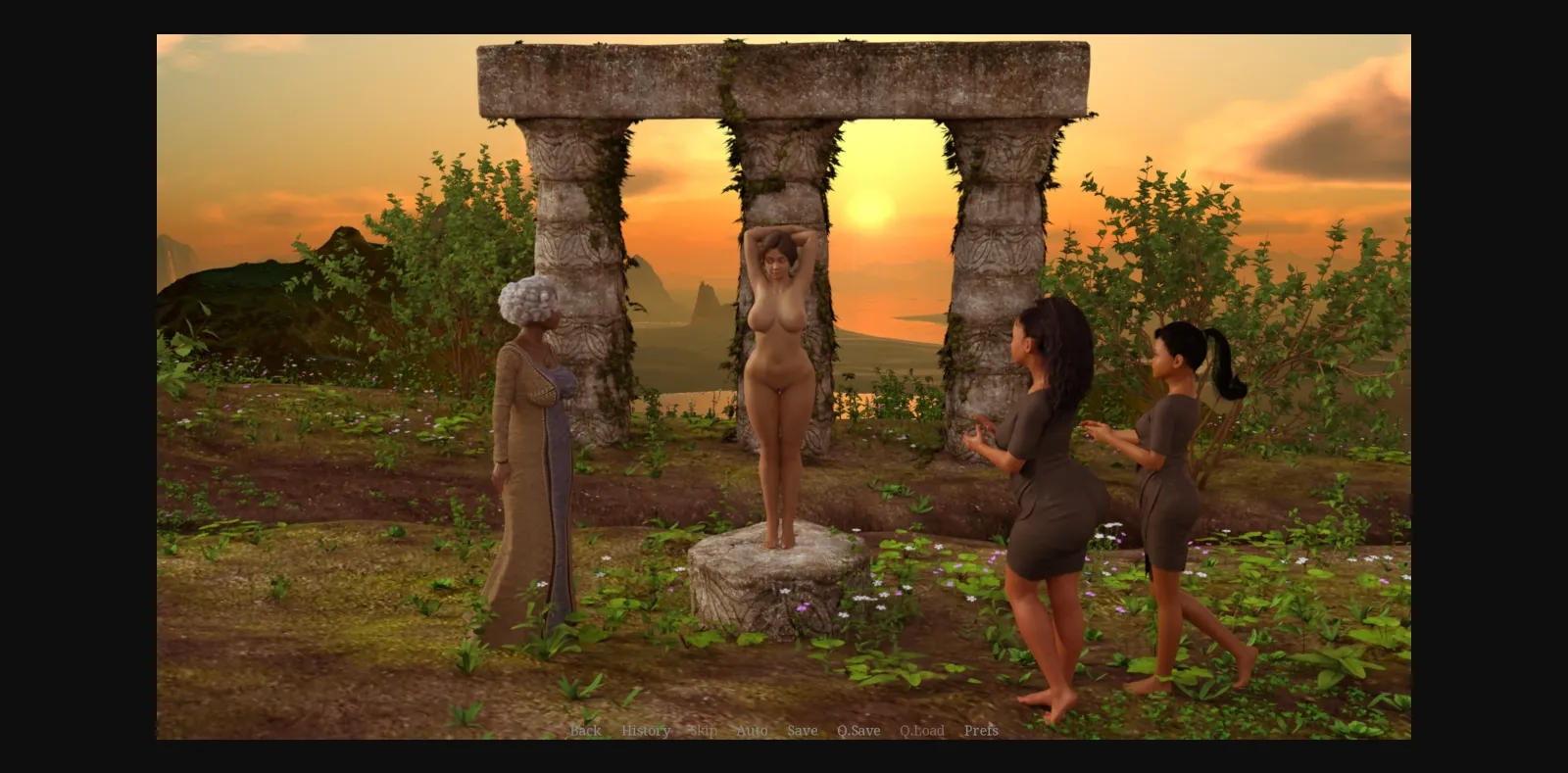Open the dialogue History log
This screenshot has height=773, width=1568.
646,731
